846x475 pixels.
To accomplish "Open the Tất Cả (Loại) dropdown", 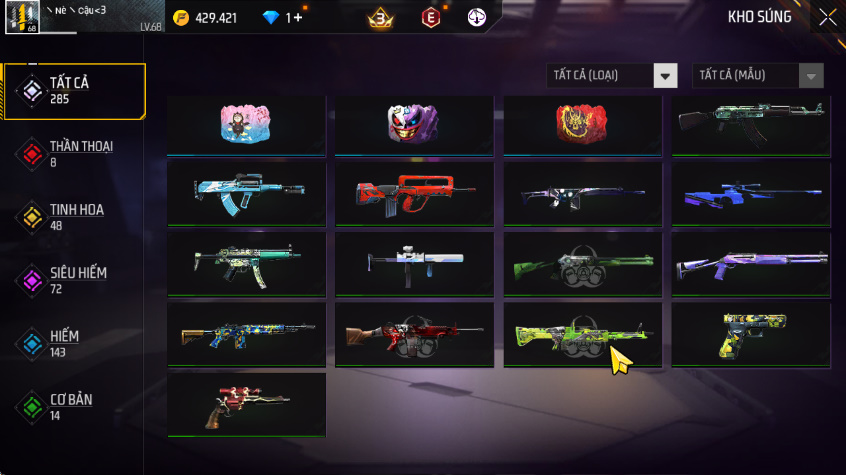I will point(612,76).
